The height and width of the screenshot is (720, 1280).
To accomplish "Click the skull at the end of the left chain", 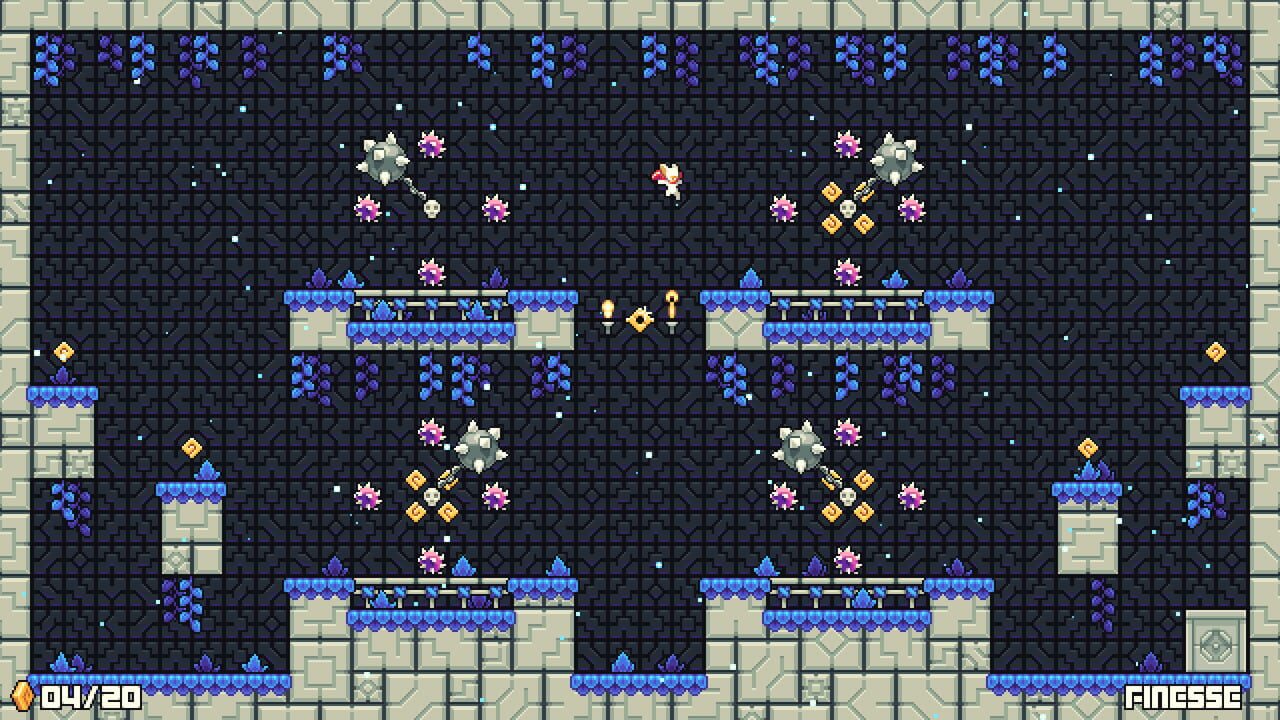I will pyautogui.click(x=430, y=209).
